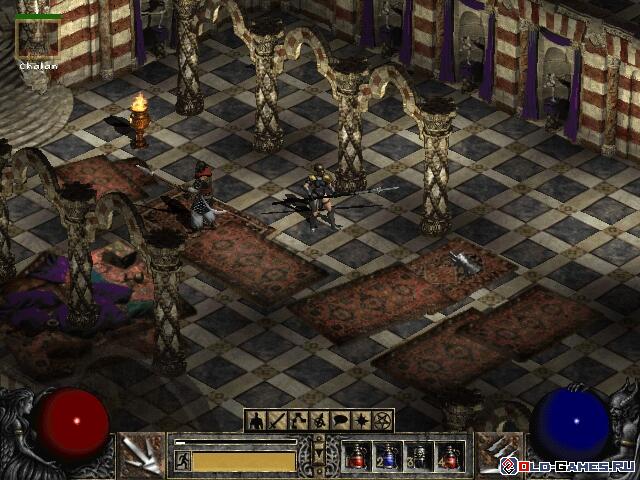Image resolution: width=640 pixels, height=480 pixels.
Task: Collapse the mini panel with center arrow button
Action: click(x=319, y=456)
